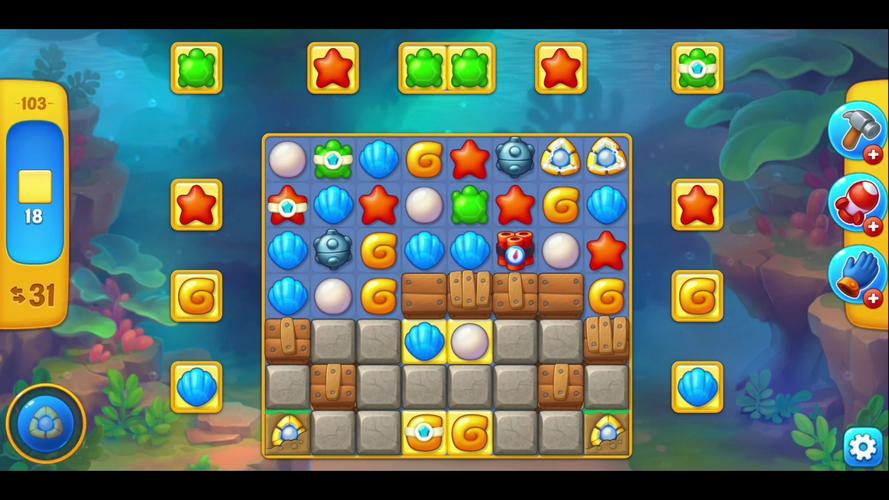Choose the yellow spiral shell with lifebuoy ring
889x500 pixels.
point(423,432)
